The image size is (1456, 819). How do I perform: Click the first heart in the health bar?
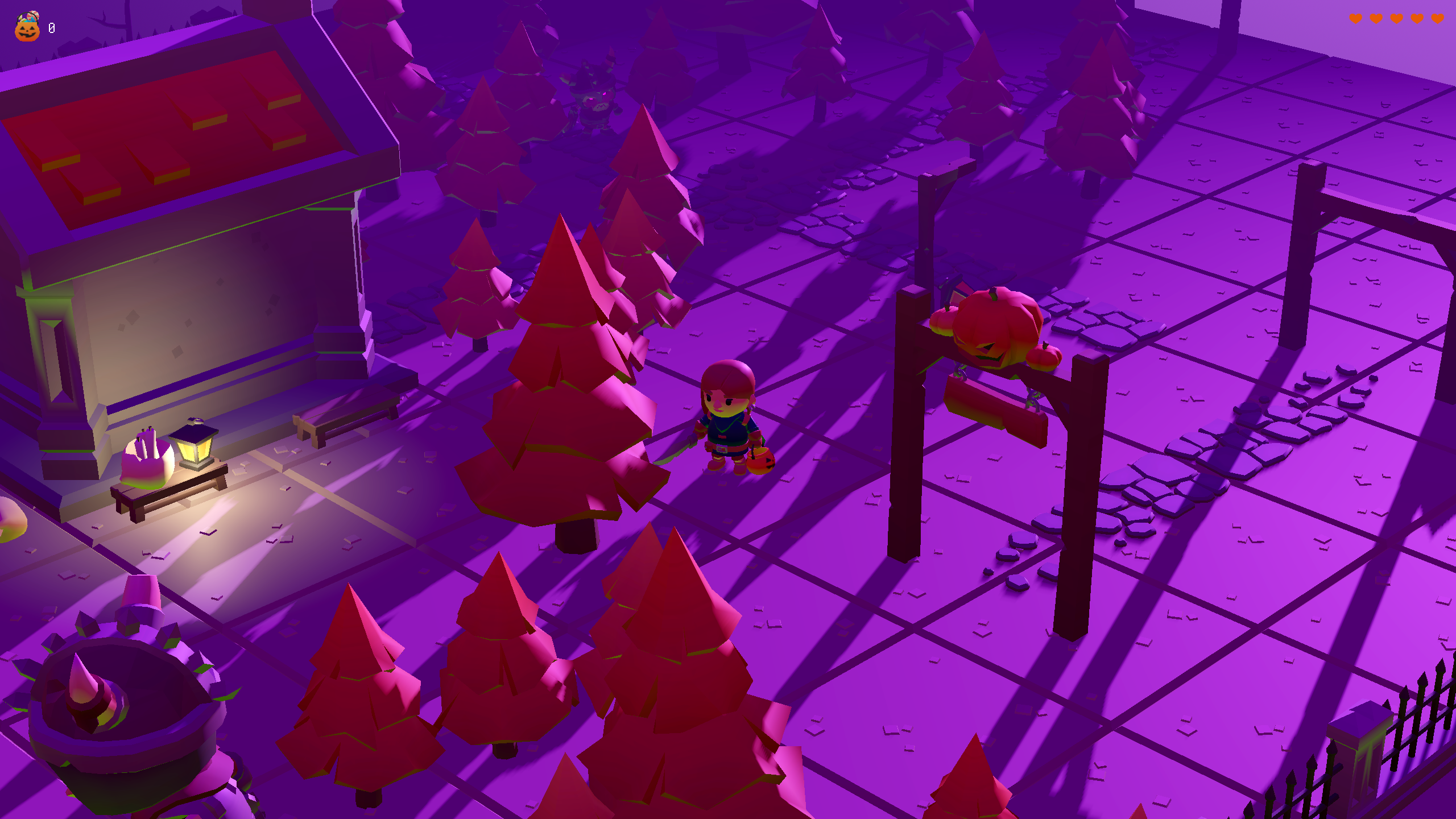pyautogui.click(x=1356, y=18)
